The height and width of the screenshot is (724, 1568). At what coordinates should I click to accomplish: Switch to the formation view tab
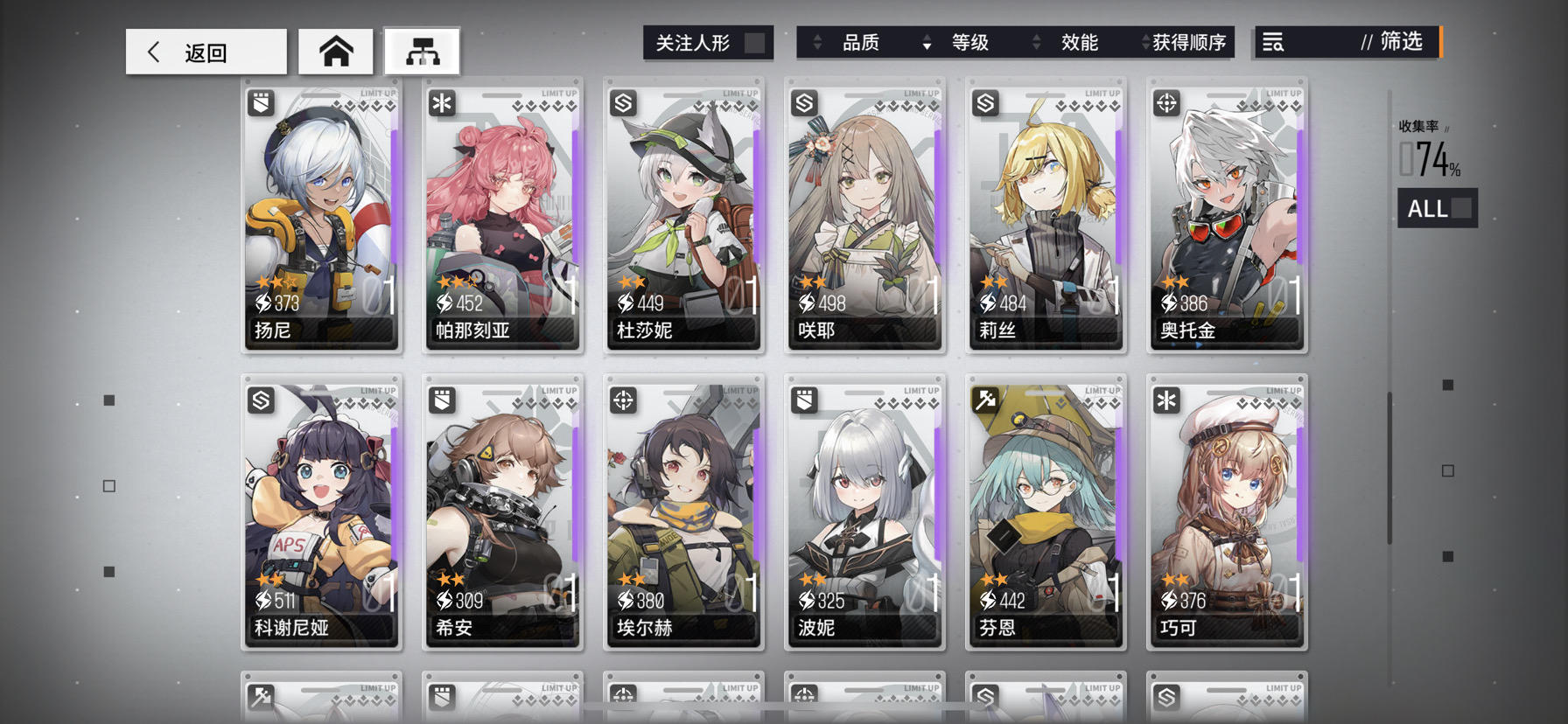[423, 51]
